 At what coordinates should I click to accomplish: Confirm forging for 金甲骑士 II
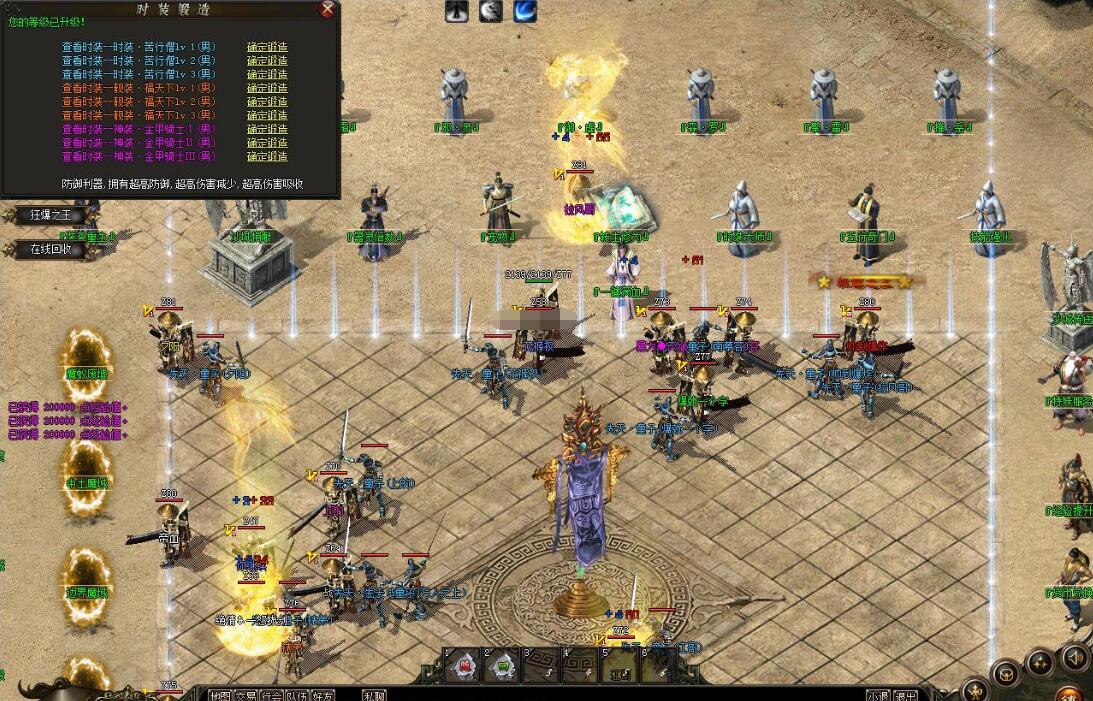click(x=267, y=142)
